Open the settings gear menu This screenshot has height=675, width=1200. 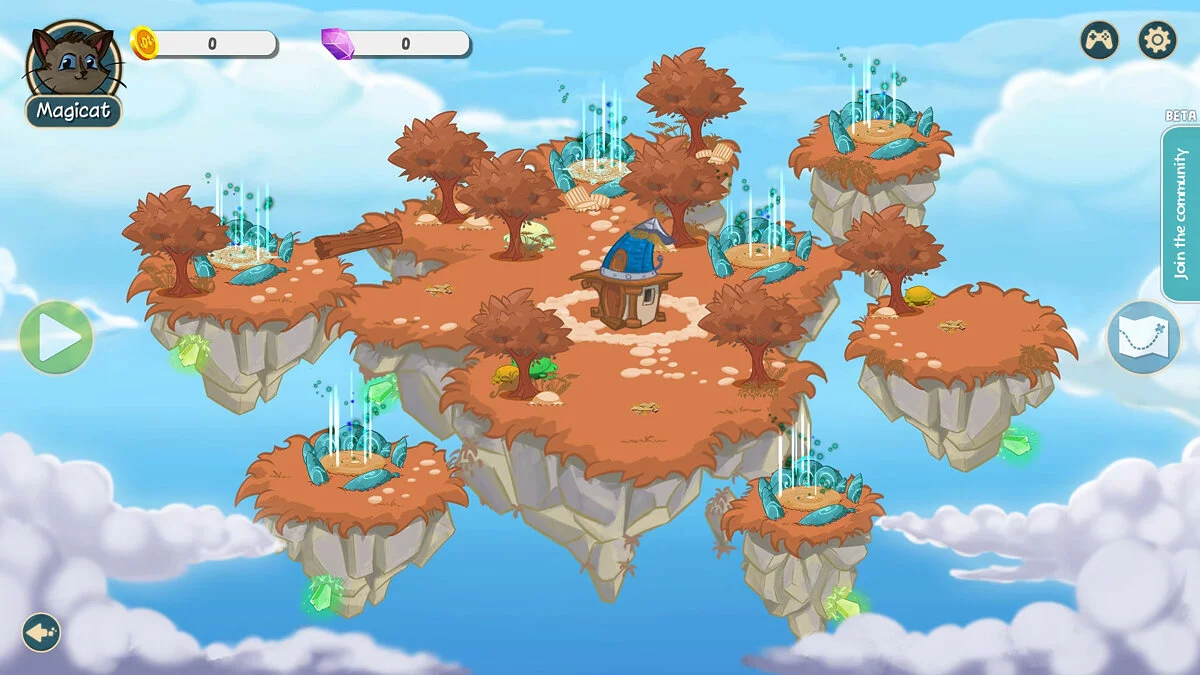pyautogui.click(x=1157, y=41)
